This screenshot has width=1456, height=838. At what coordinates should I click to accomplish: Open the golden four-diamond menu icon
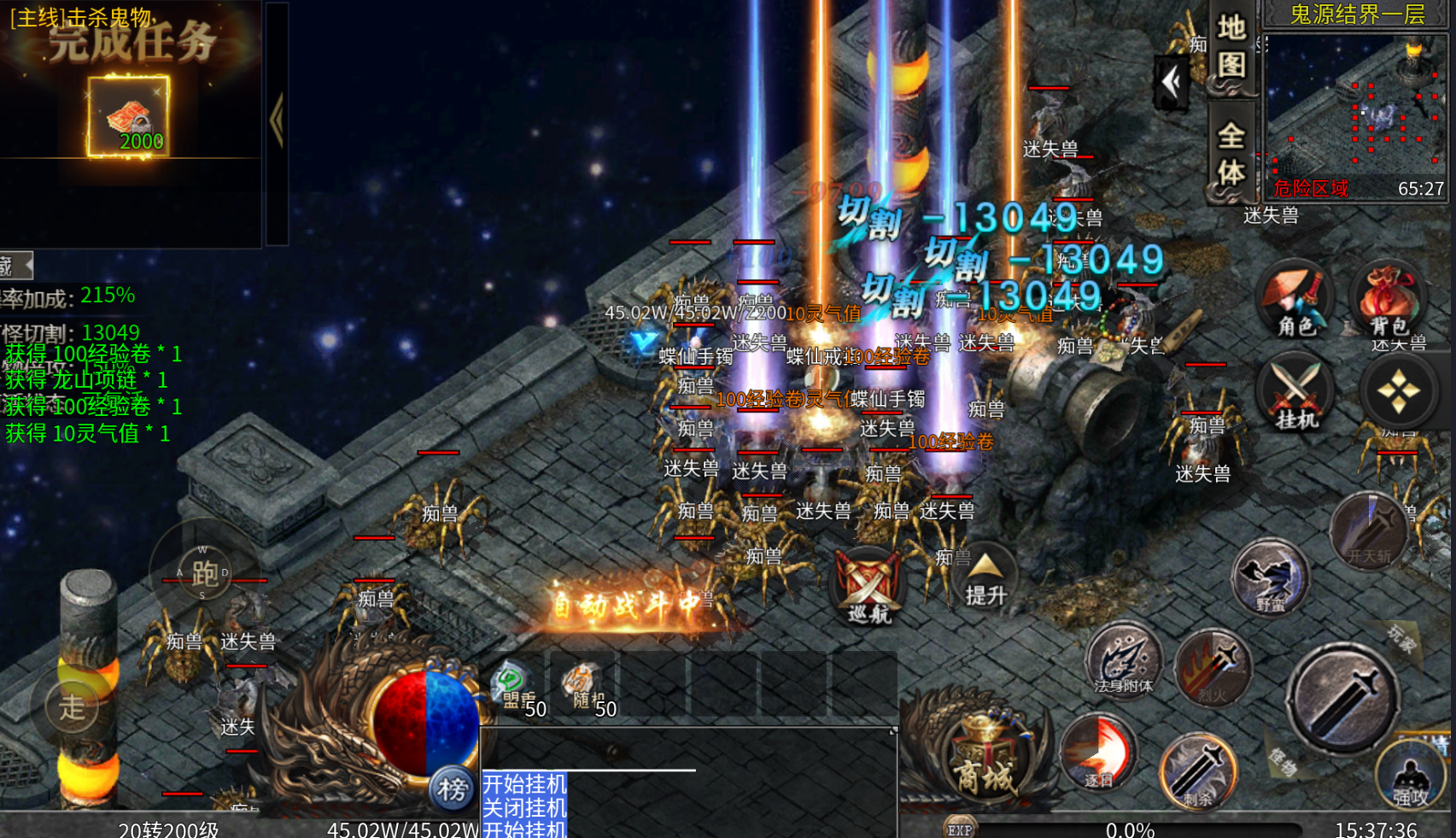(x=1398, y=392)
